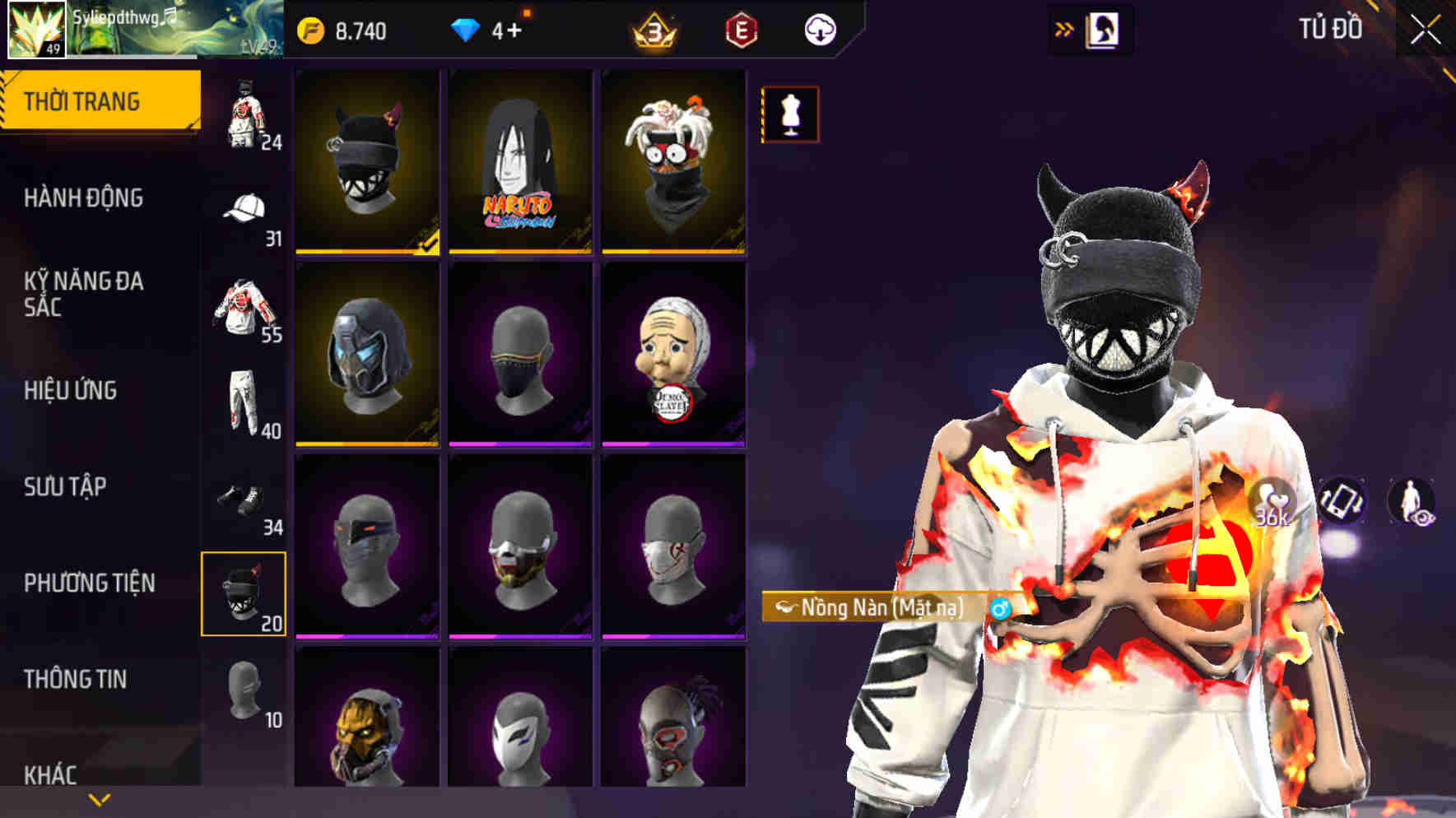Switch to the shirt category with 55 items
Viewport: 1456px width, 818px height.
pos(243,304)
